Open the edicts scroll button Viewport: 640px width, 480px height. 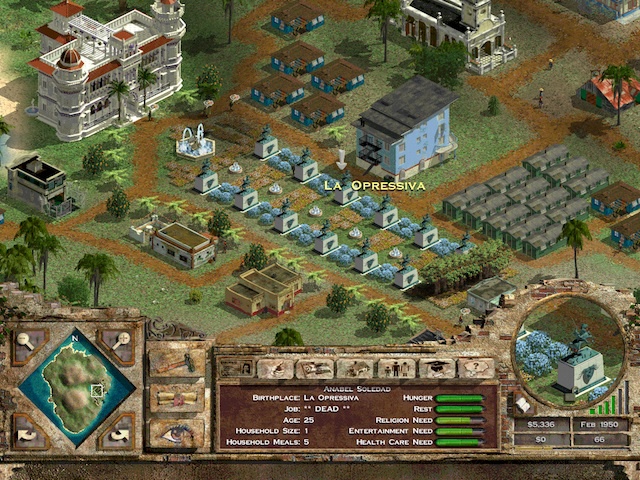[x=177, y=397]
